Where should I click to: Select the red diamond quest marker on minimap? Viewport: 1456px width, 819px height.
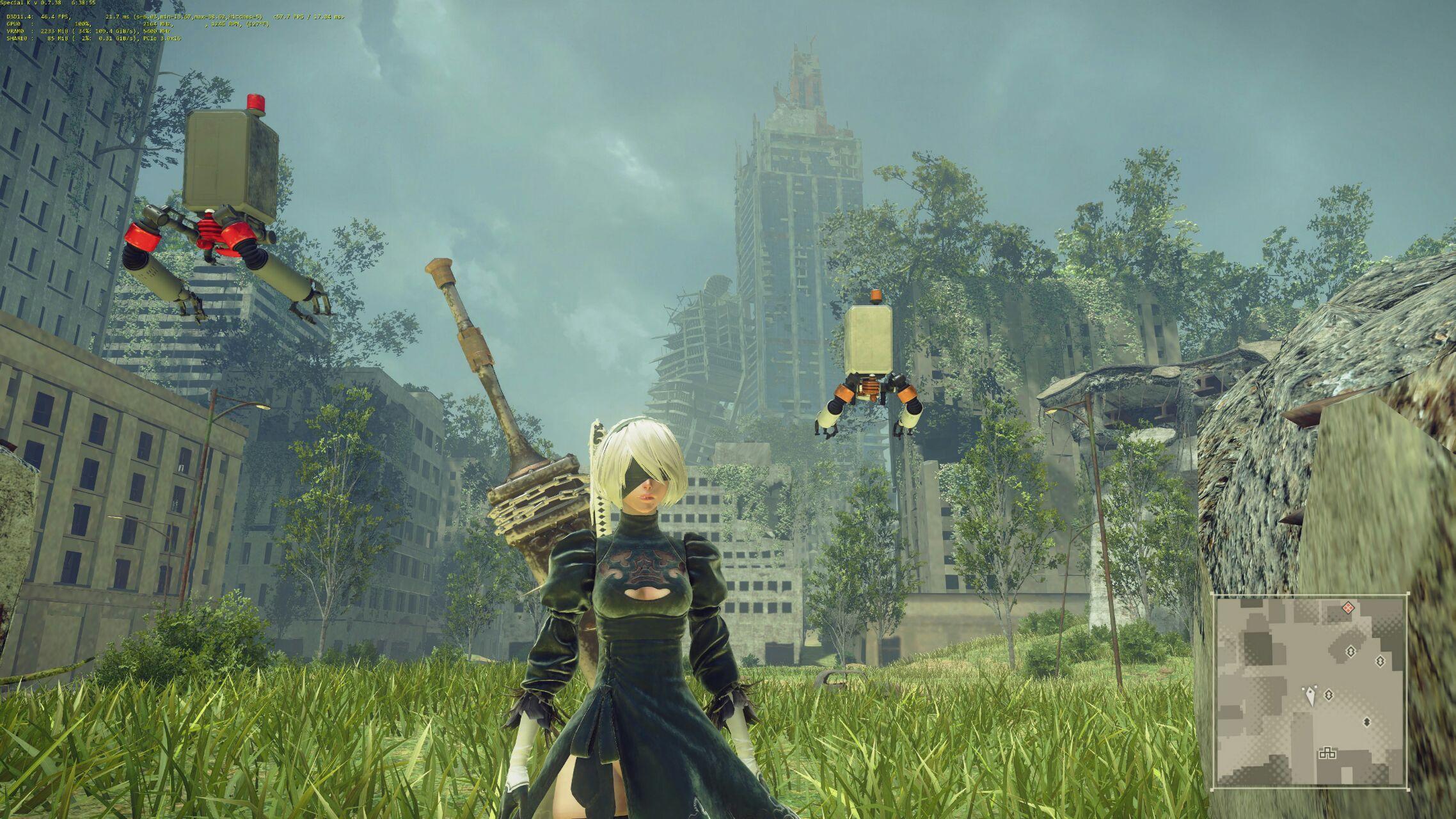1348,607
